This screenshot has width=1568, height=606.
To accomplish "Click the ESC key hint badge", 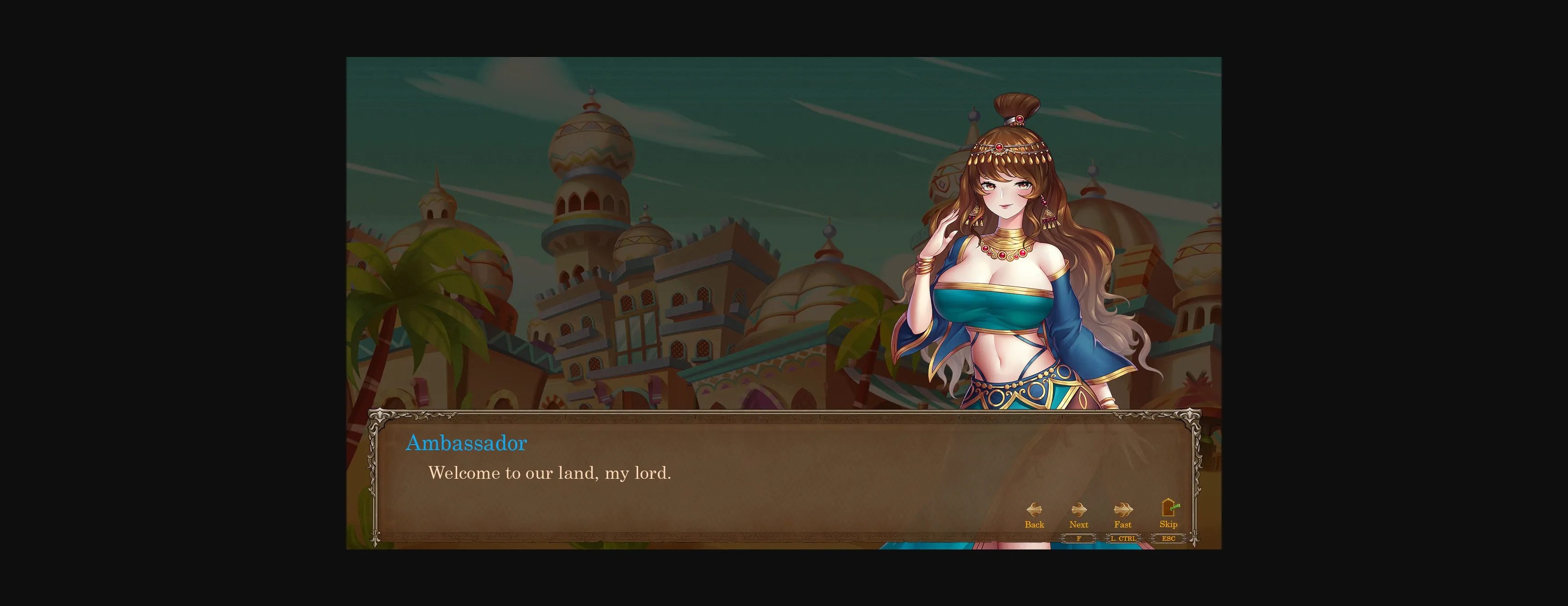I will pos(1168,539).
